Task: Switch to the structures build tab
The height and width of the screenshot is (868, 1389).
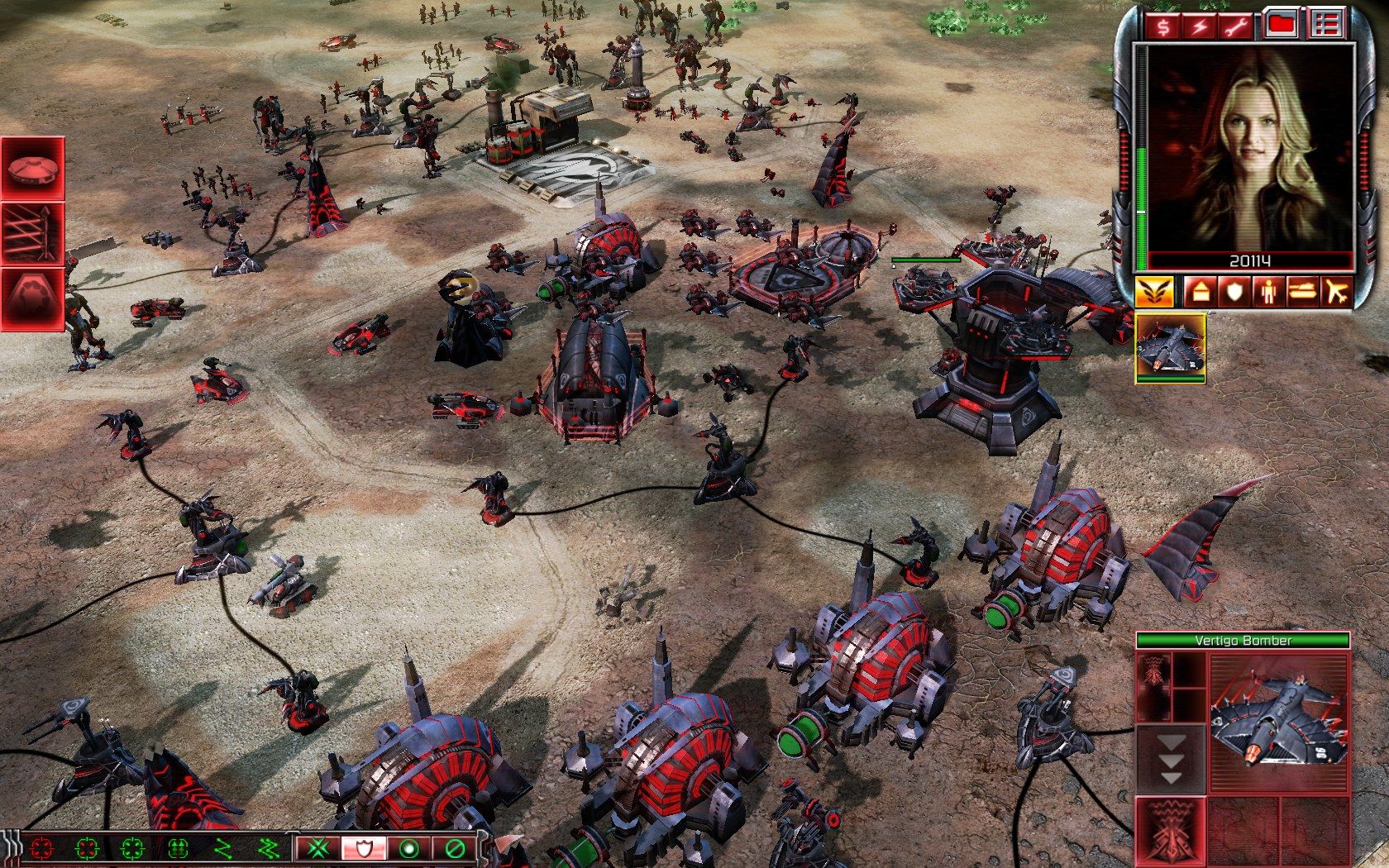Action: tap(1200, 291)
